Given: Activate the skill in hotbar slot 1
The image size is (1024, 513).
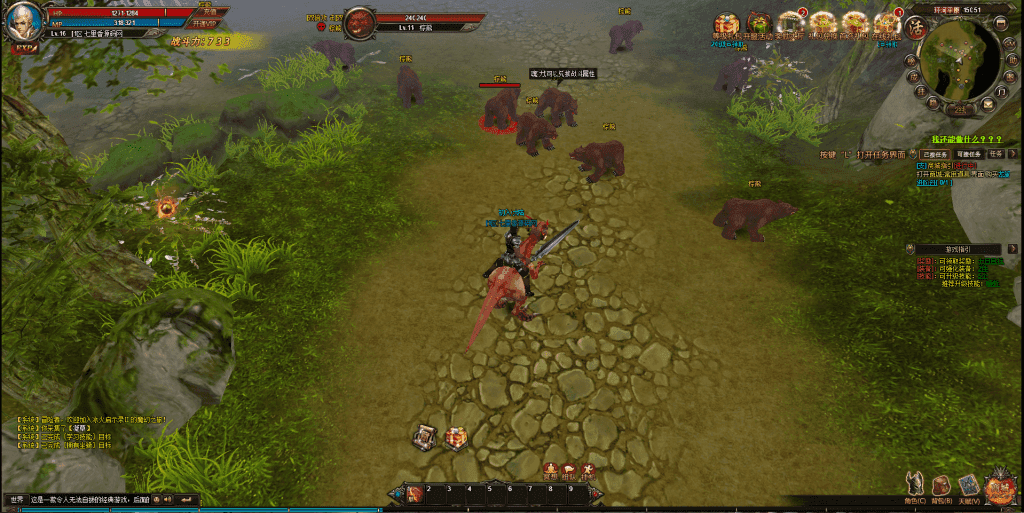Looking at the screenshot, I should pos(416,494).
